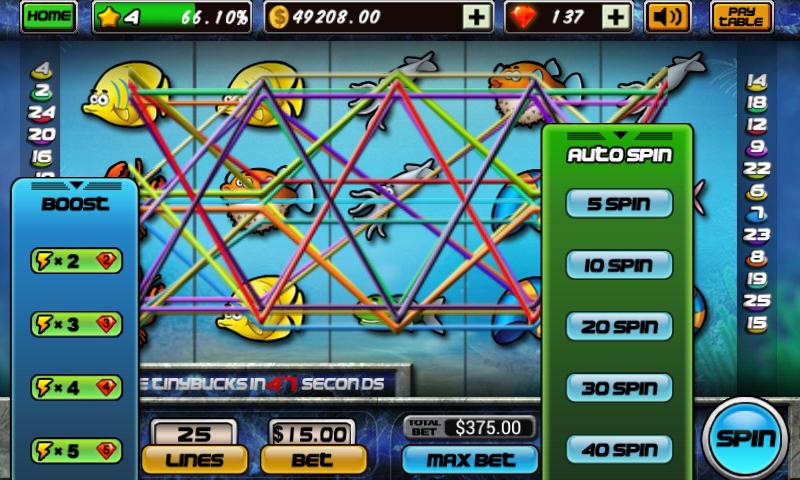Image resolution: width=800 pixels, height=480 pixels.
Task: Set the Max Bet
Action: point(469,460)
